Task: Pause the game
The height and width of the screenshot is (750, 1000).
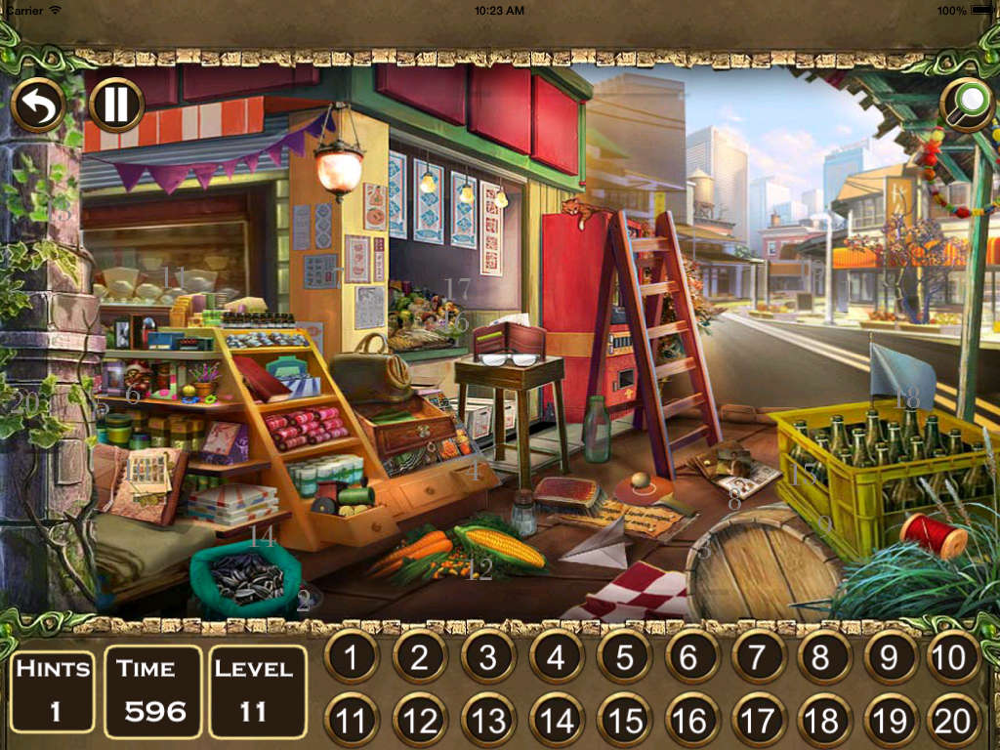Action: 116,104
